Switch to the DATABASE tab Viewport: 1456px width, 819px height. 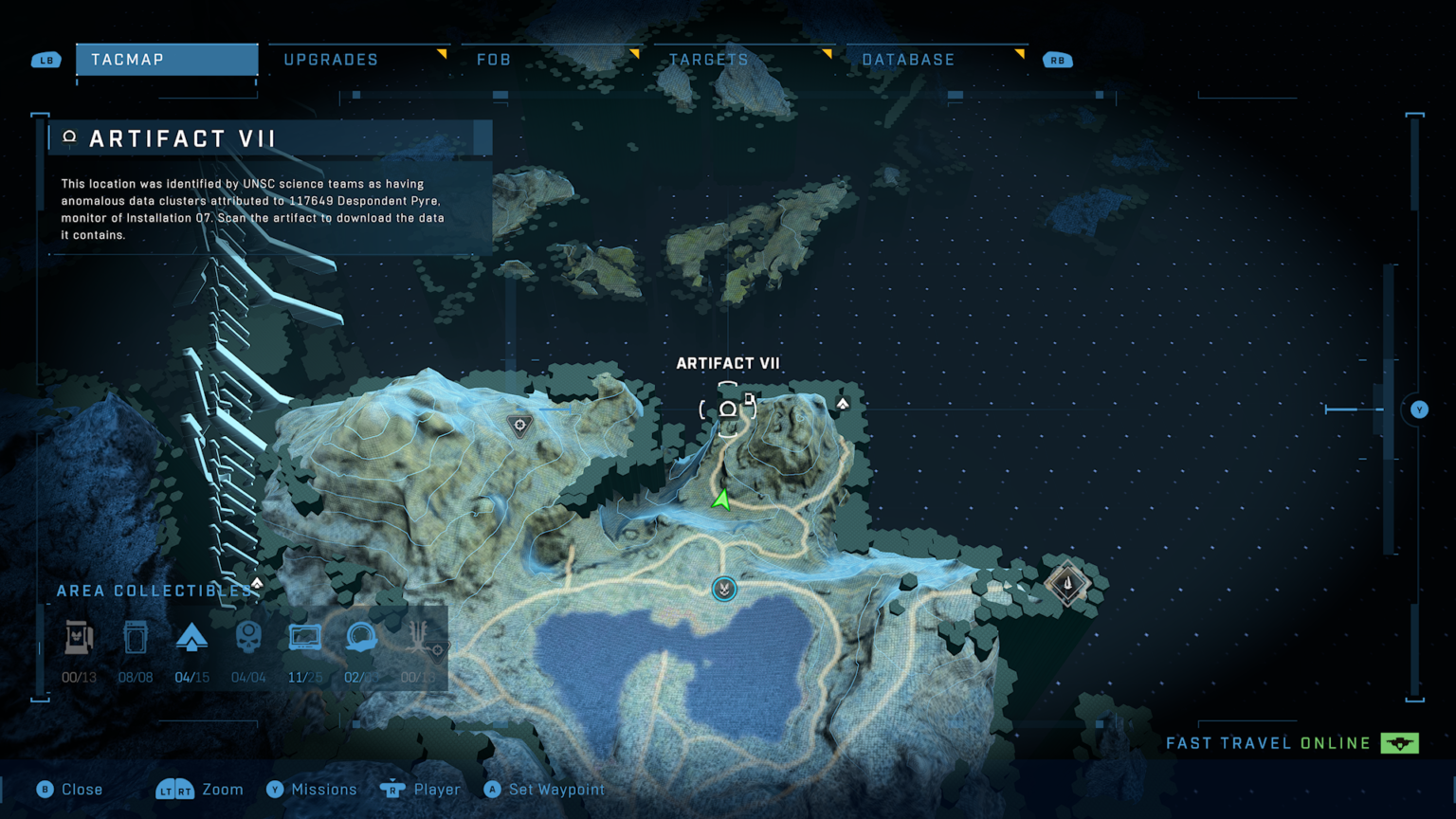(x=907, y=59)
